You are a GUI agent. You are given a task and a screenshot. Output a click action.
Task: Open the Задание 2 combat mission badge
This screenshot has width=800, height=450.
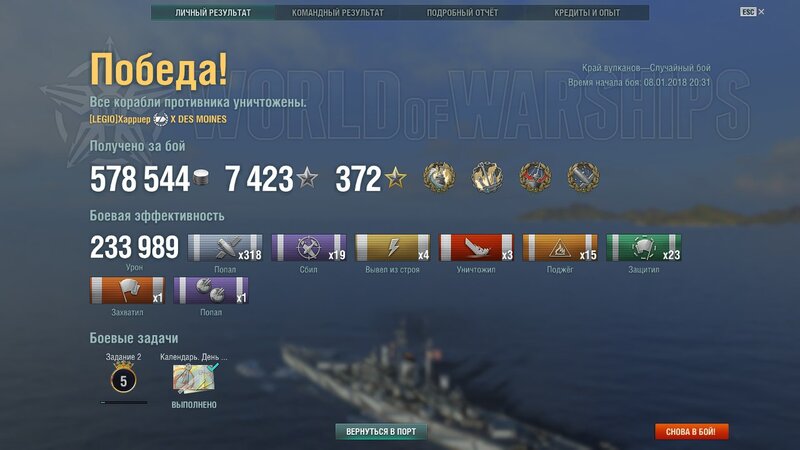pyautogui.click(x=124, y=380)
